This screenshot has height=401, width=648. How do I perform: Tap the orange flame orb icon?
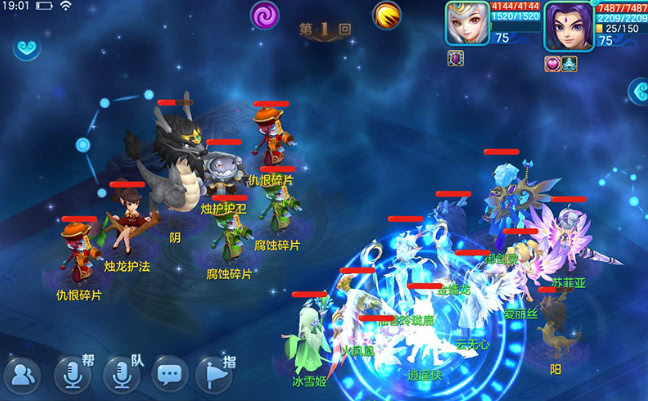coord(387,16)
